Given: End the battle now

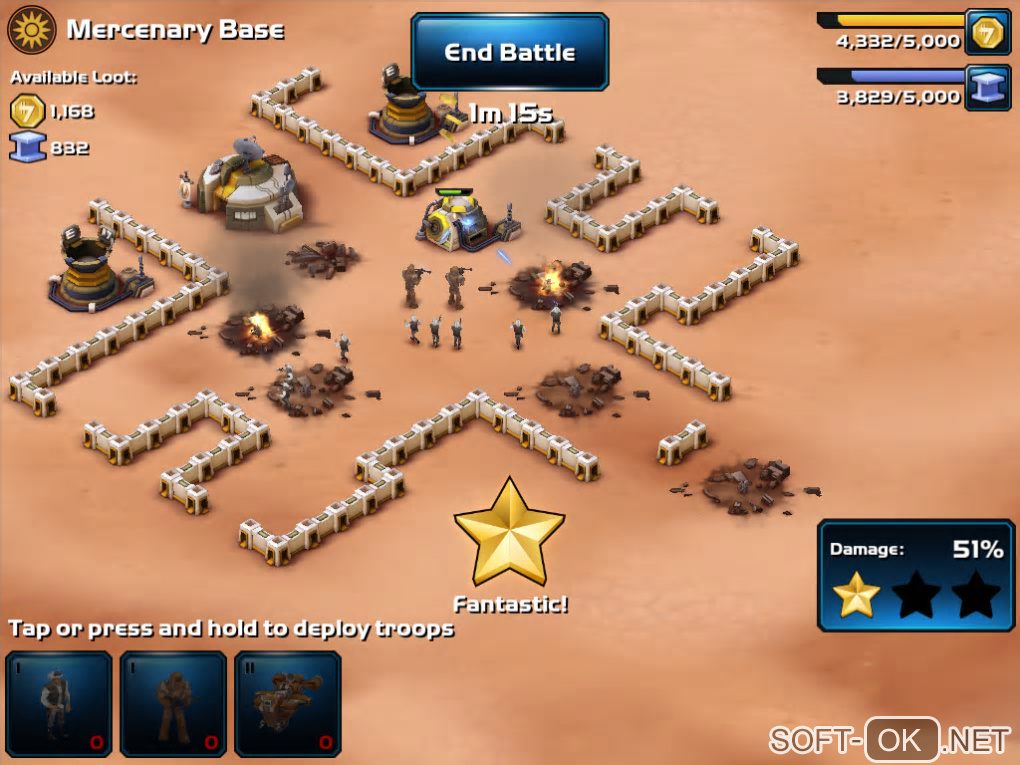Looking at the screenshot, I should click(509, 52).
